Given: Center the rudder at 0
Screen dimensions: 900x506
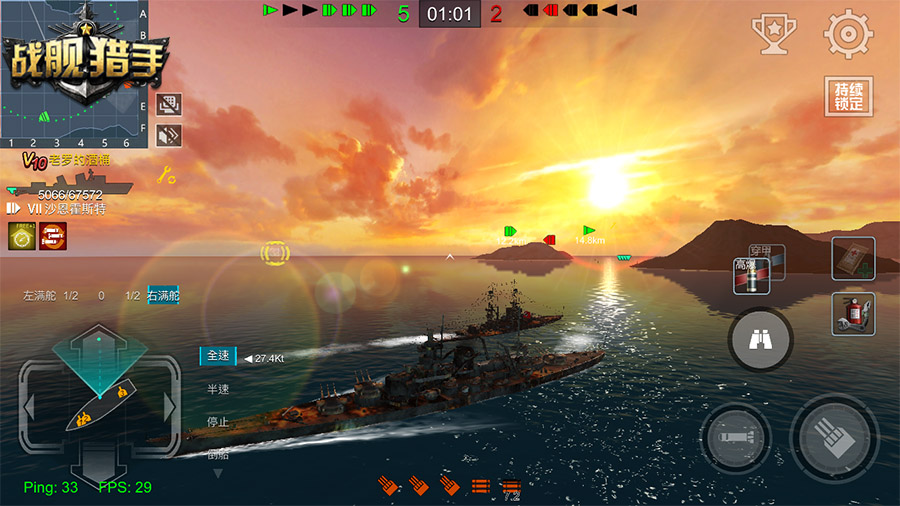Looking at the screenshot, I should [x=101, y=296].
